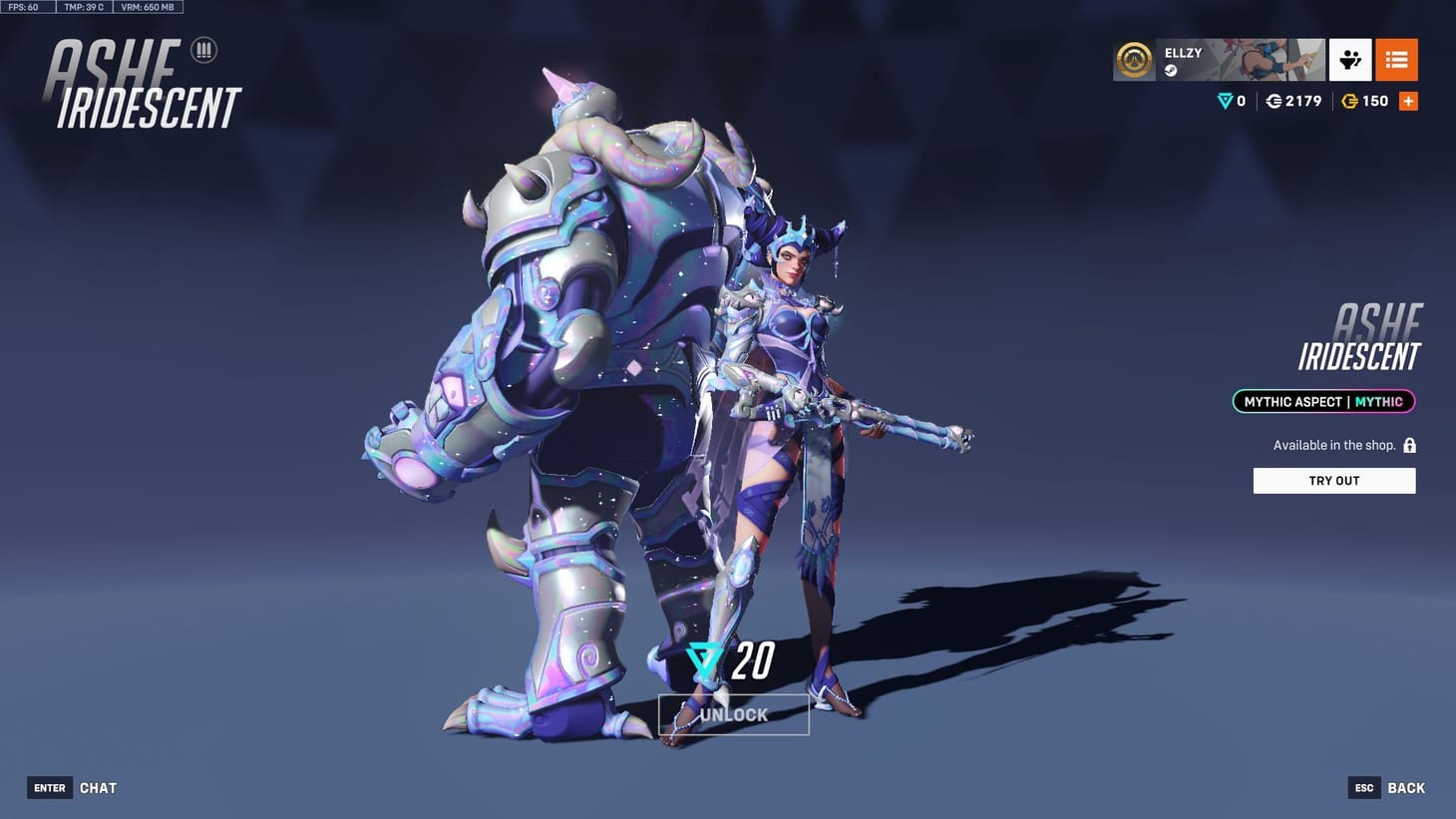Click the gold endorsement level badge

1133,59
